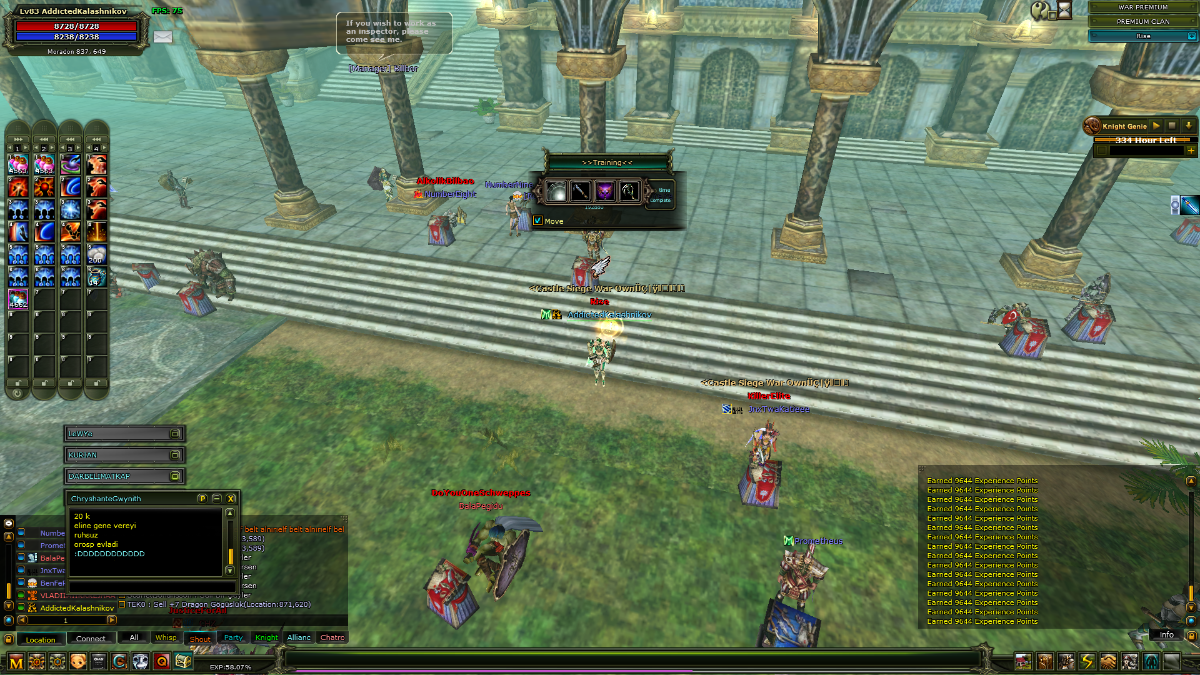Start the Knight Genie with play button
Screen dimensions: 1200x675
tap(1156, 126)
